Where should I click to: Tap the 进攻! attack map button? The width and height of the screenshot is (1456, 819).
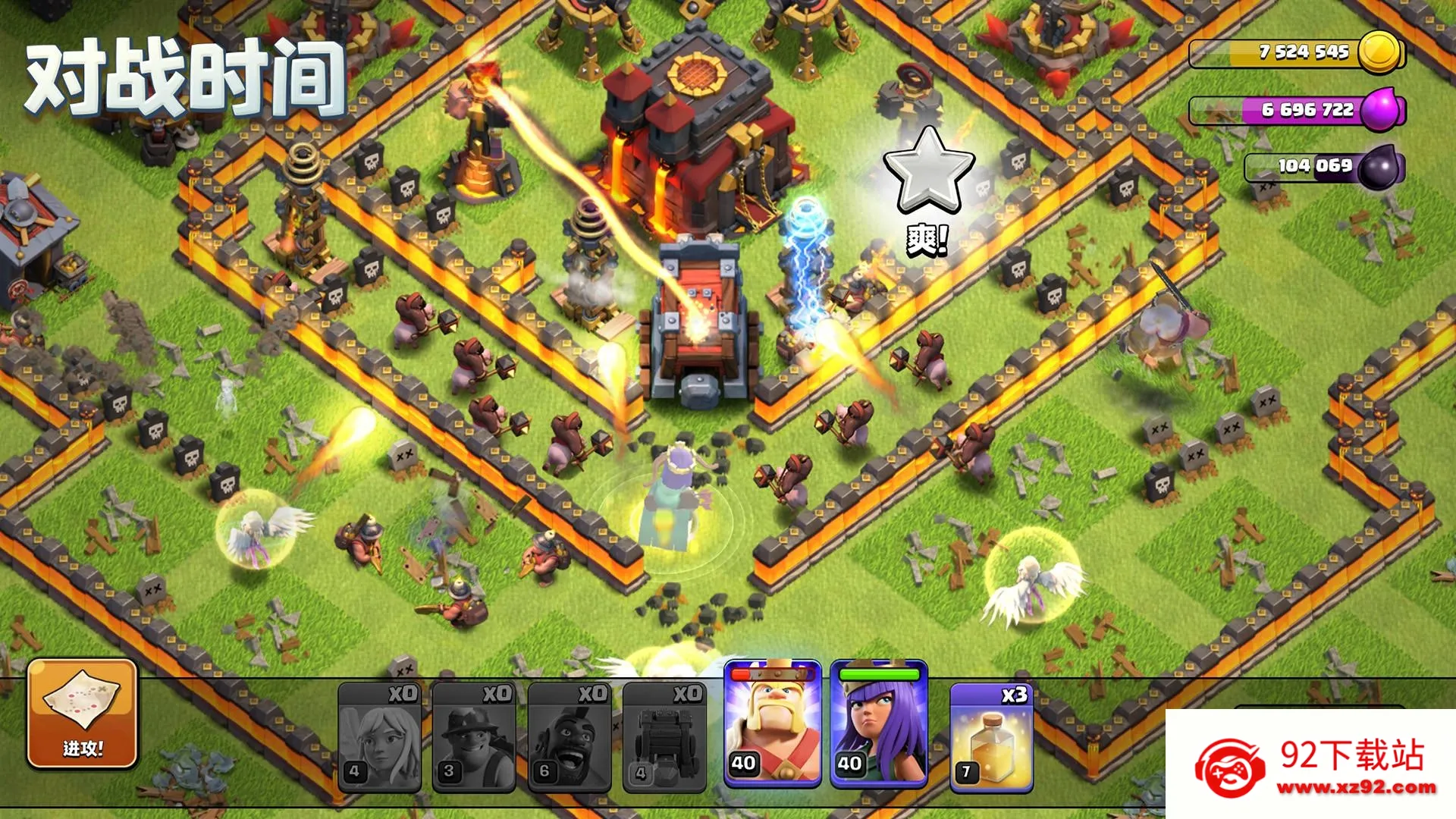tap(82, 714)
